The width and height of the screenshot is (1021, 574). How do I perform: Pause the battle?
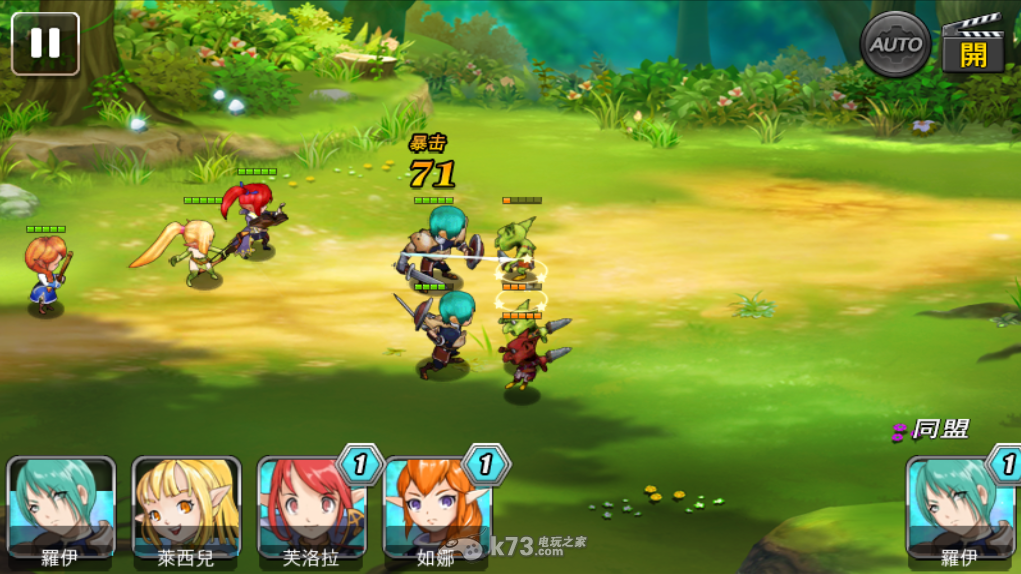coord(45,43)
